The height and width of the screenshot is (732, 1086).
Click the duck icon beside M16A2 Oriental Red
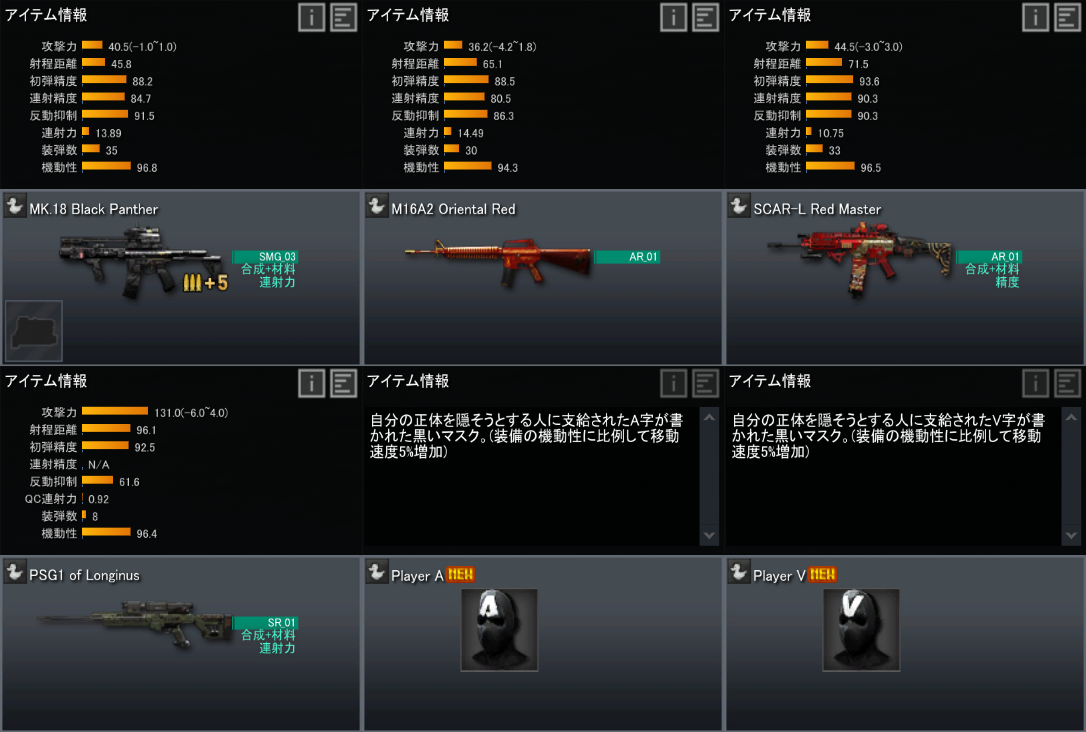tap(377, 207)
